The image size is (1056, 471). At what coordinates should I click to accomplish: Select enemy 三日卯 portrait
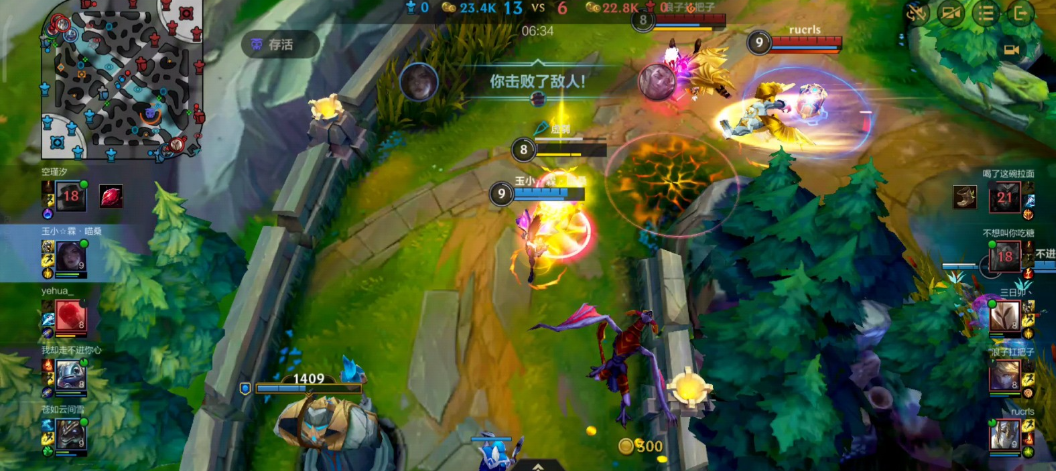click(1005, 318)
